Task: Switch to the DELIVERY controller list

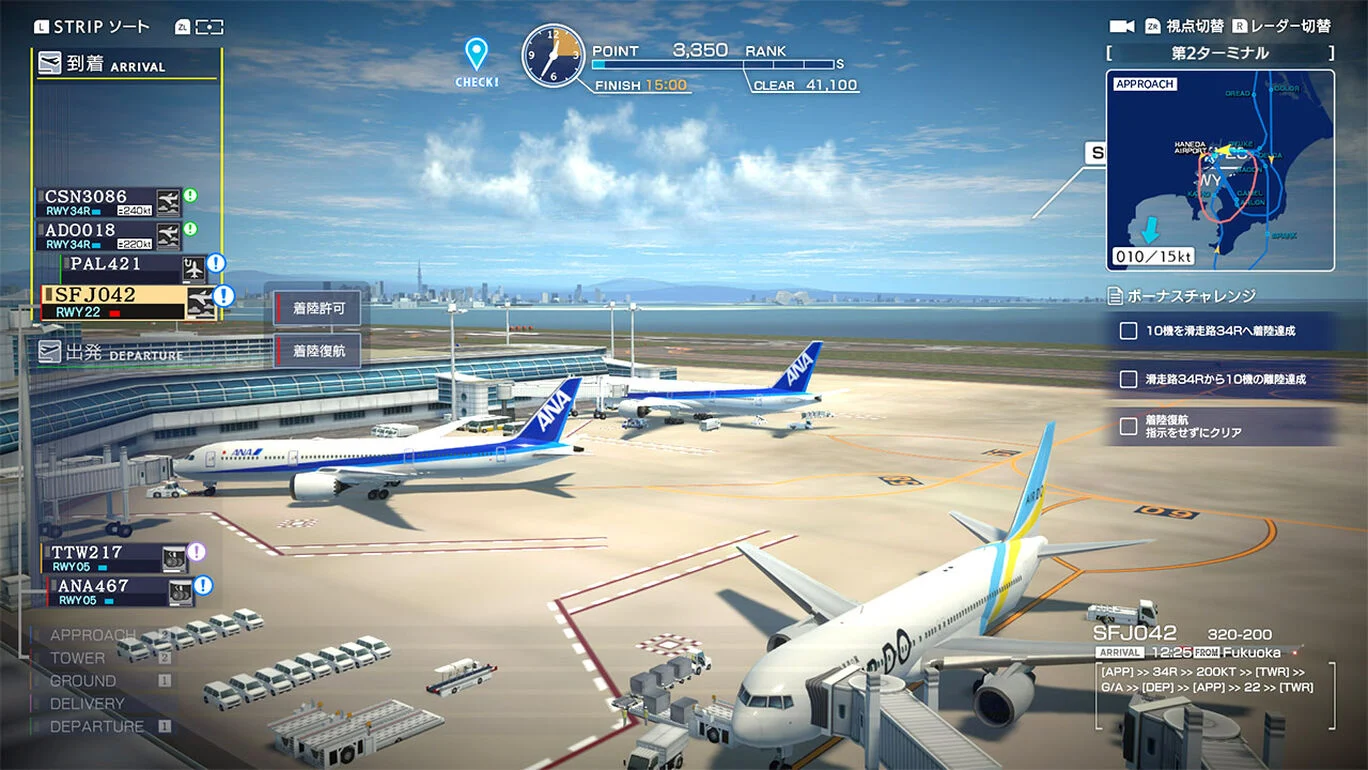Action: 87,704
